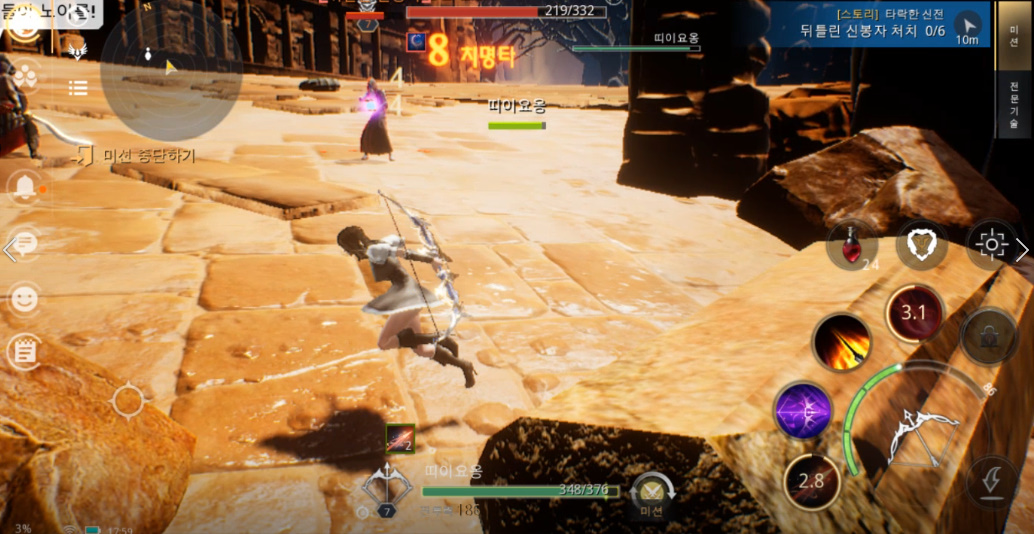Cast the purple arcane bow skill

click(x=802, y=411)
